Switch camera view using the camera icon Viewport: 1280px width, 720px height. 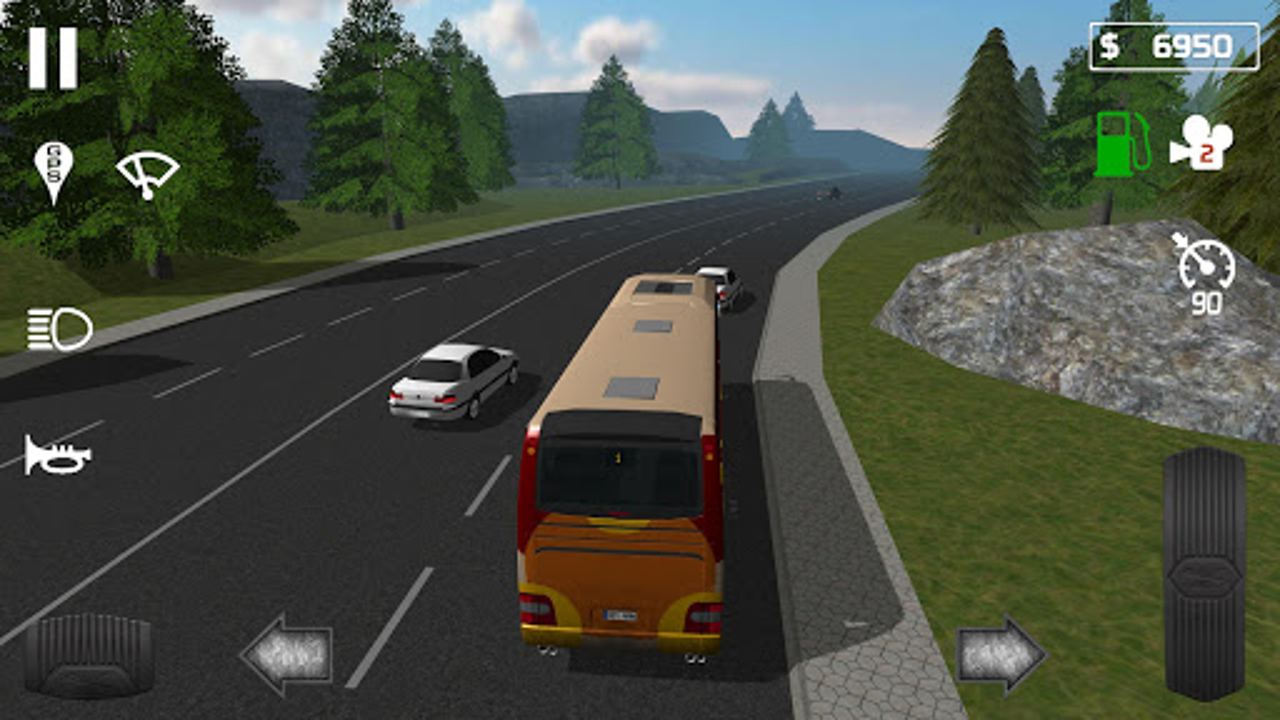click(x=1205, y=145)
